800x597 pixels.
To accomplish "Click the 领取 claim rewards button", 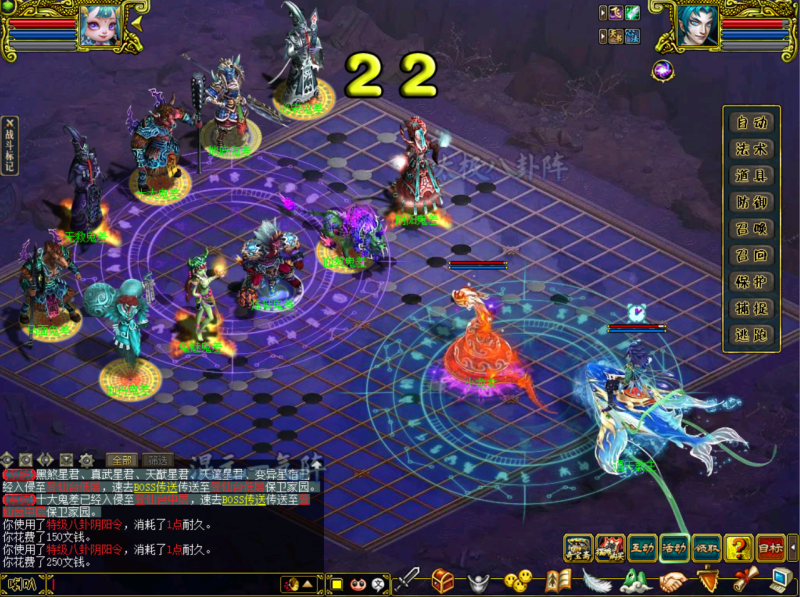I will [x=707, y=547].
